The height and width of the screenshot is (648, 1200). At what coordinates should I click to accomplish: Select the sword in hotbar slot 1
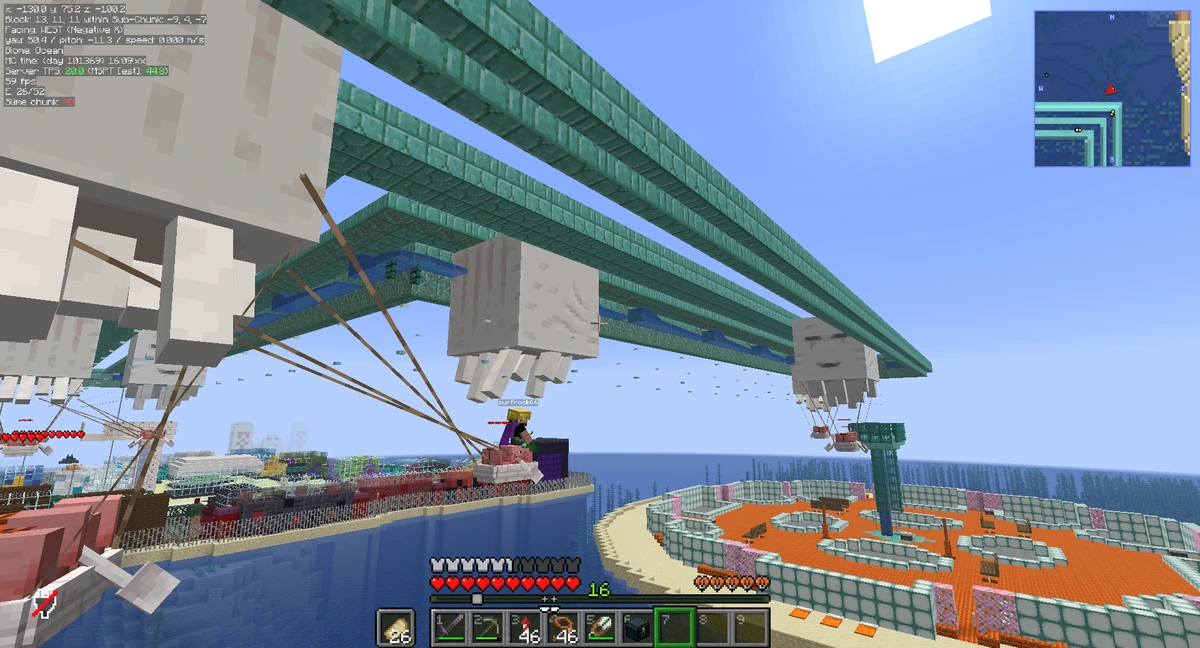[450, 627]
